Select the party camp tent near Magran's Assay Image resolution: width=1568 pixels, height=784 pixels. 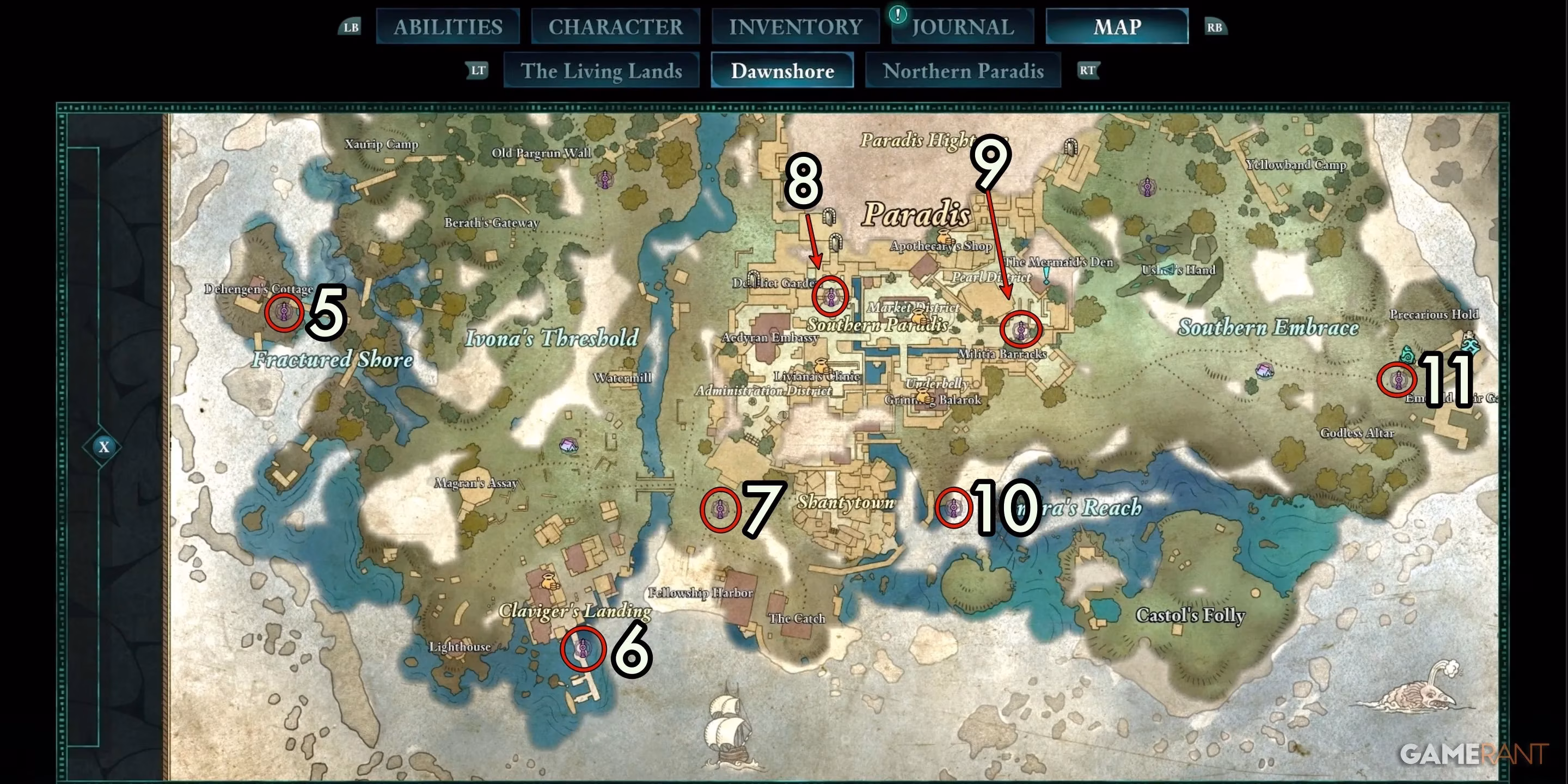(568, 445)
